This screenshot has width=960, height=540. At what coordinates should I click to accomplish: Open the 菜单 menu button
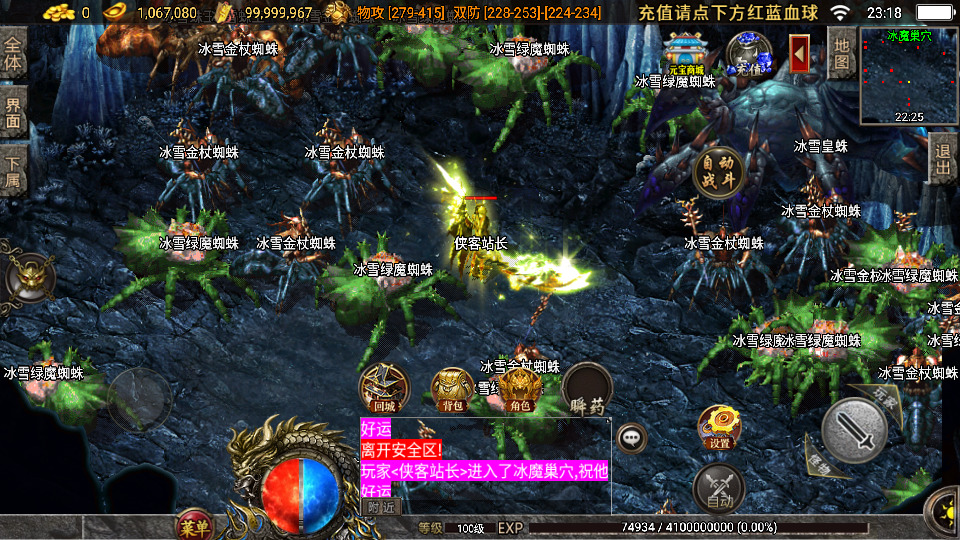(x=193, y=525)
